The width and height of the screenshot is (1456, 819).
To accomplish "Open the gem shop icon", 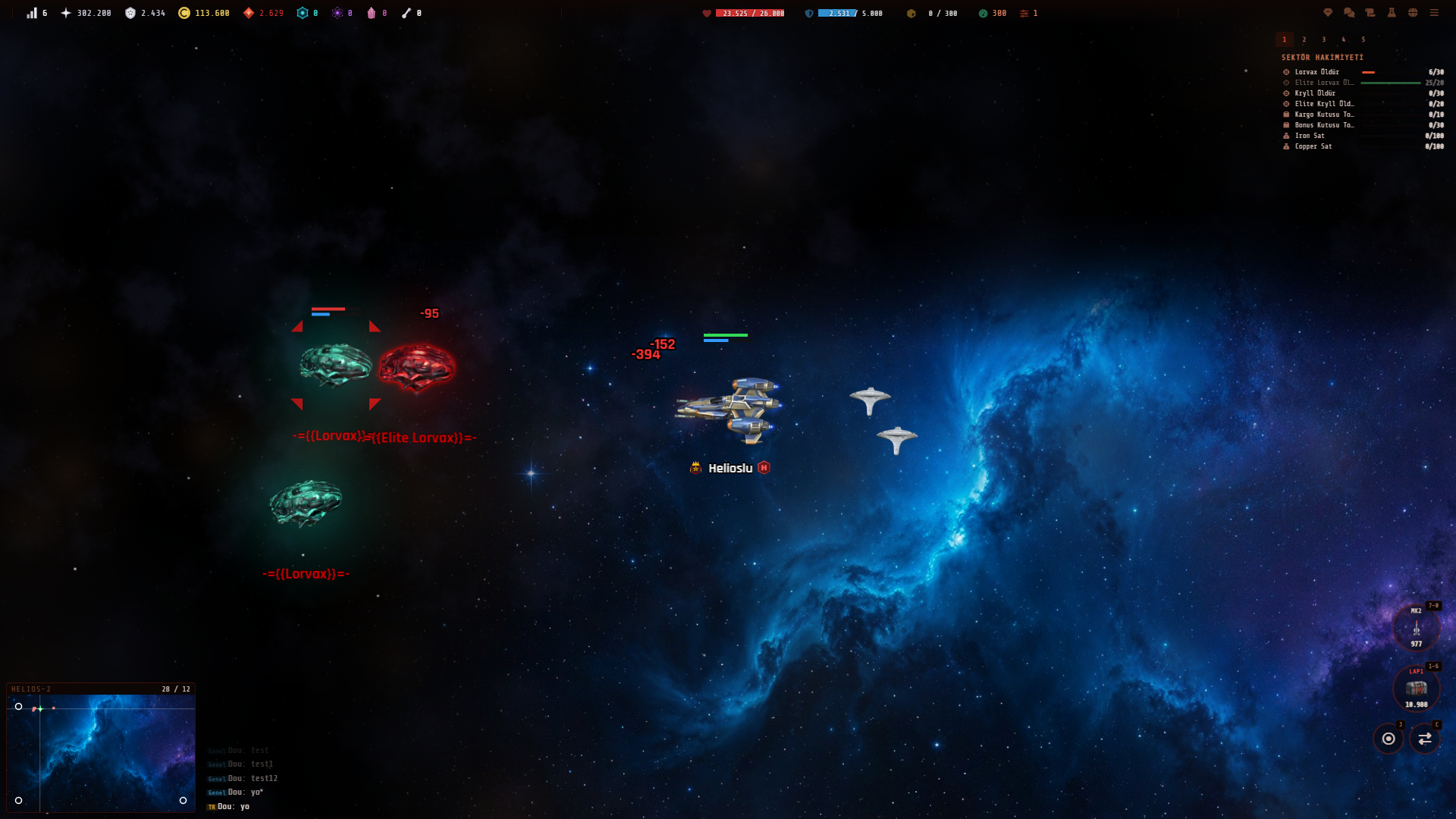I will [x=1328, y=13].
